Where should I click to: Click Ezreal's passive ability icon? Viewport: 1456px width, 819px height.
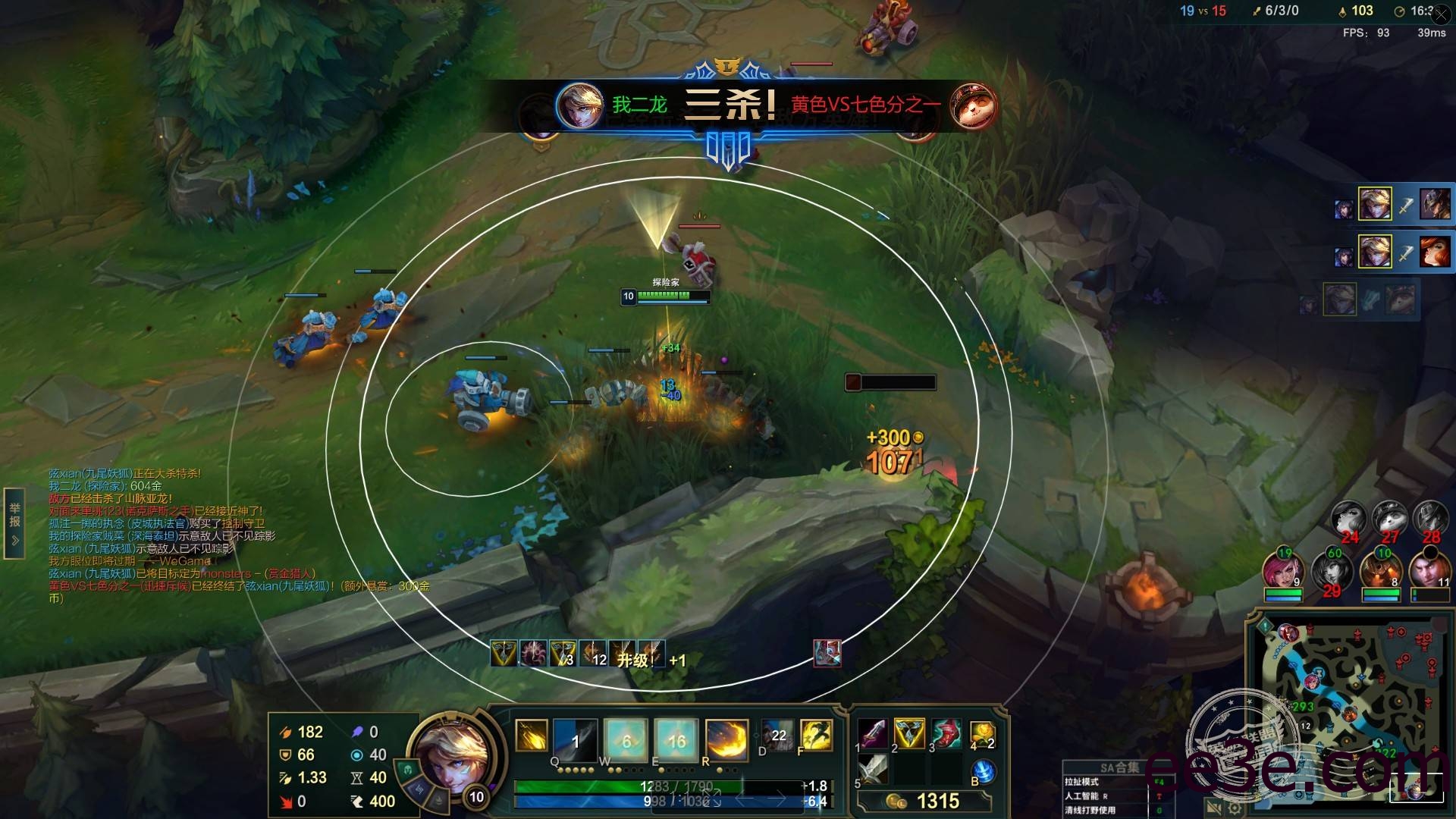tap(532, 736)
